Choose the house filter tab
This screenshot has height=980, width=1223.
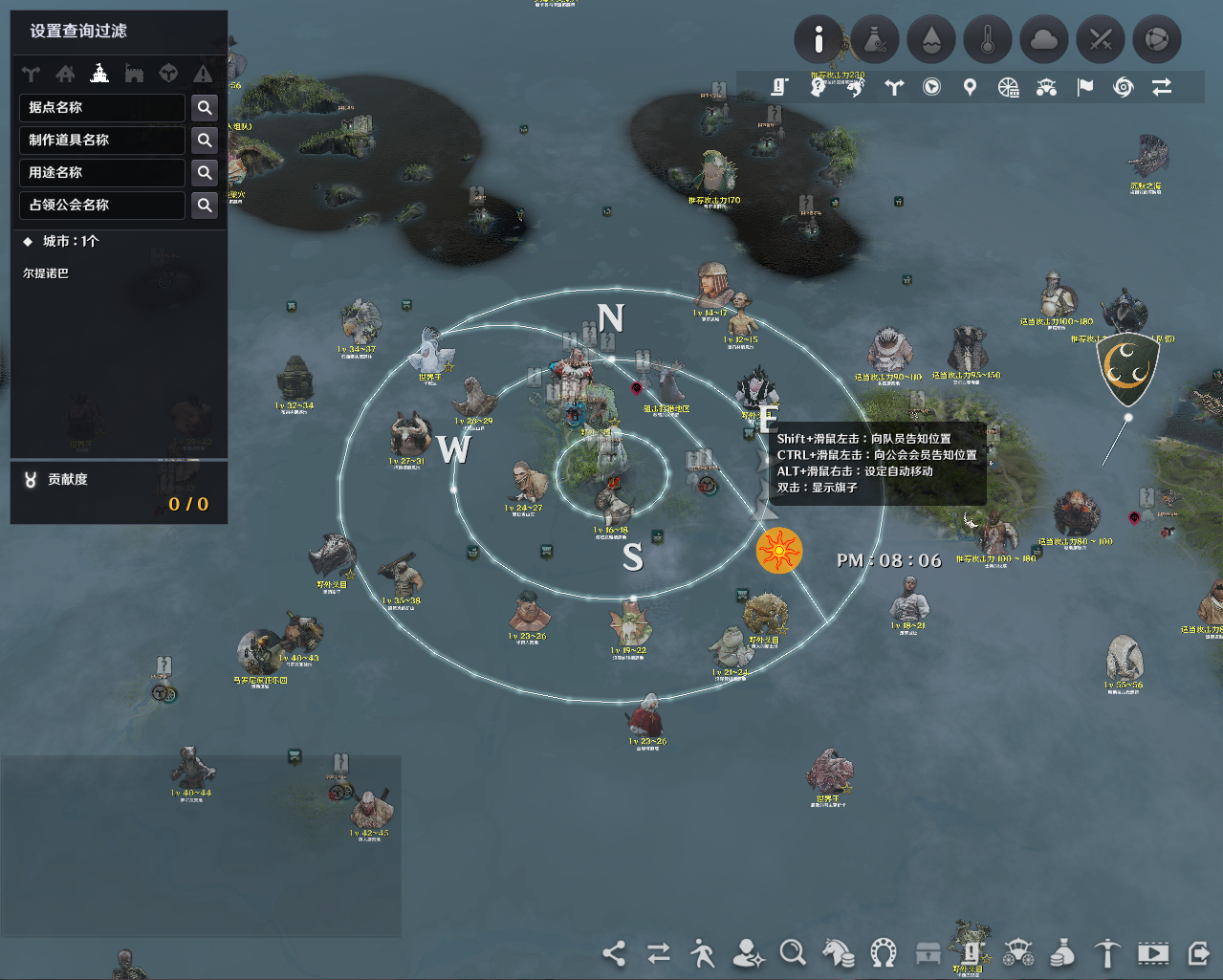click(x=65, y=74)
